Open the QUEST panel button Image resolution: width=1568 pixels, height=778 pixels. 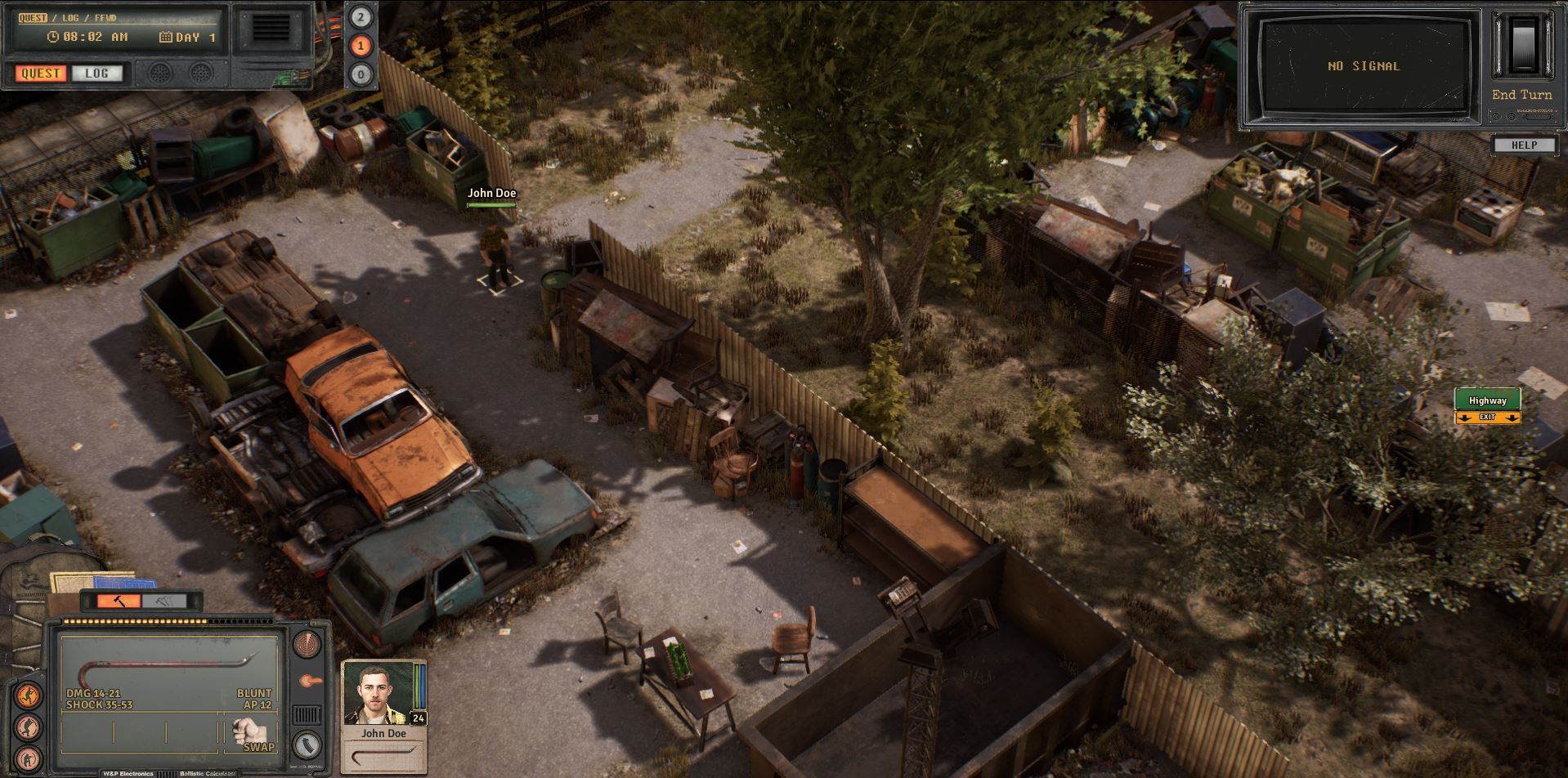[x=40, y=74]
